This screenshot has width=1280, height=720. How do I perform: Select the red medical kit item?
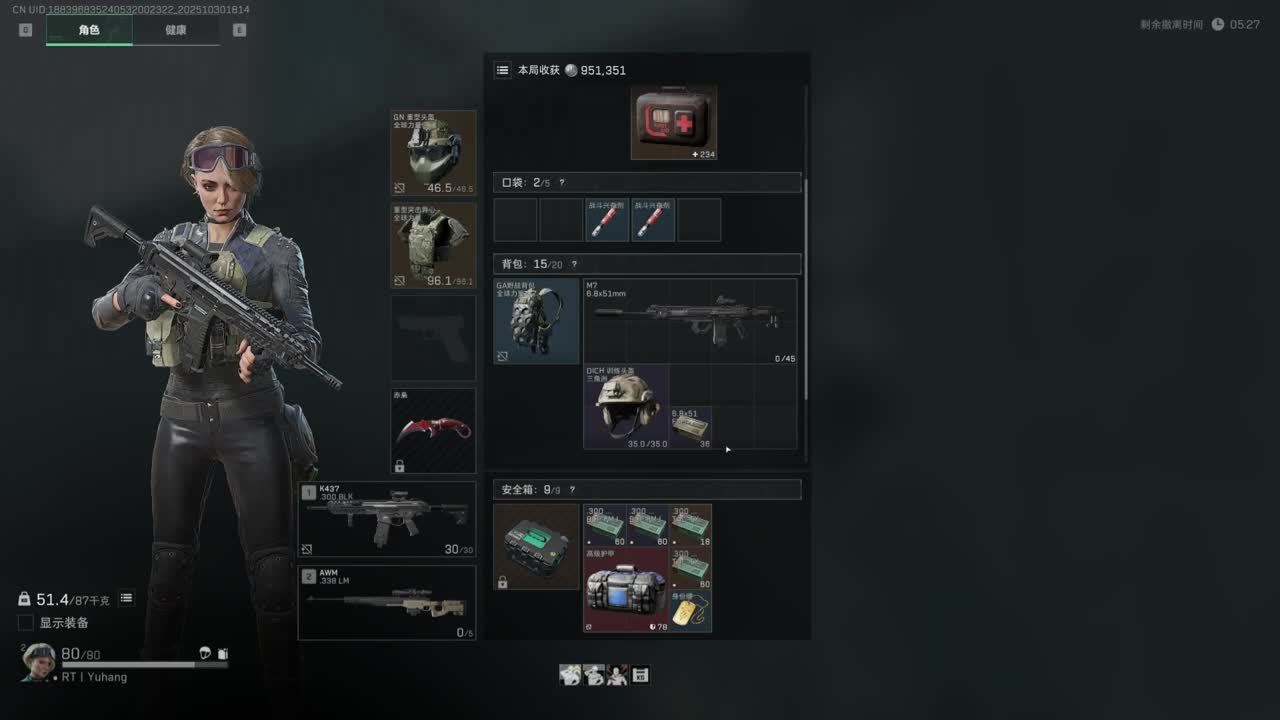pyautogui.click(x=673, y=123)
